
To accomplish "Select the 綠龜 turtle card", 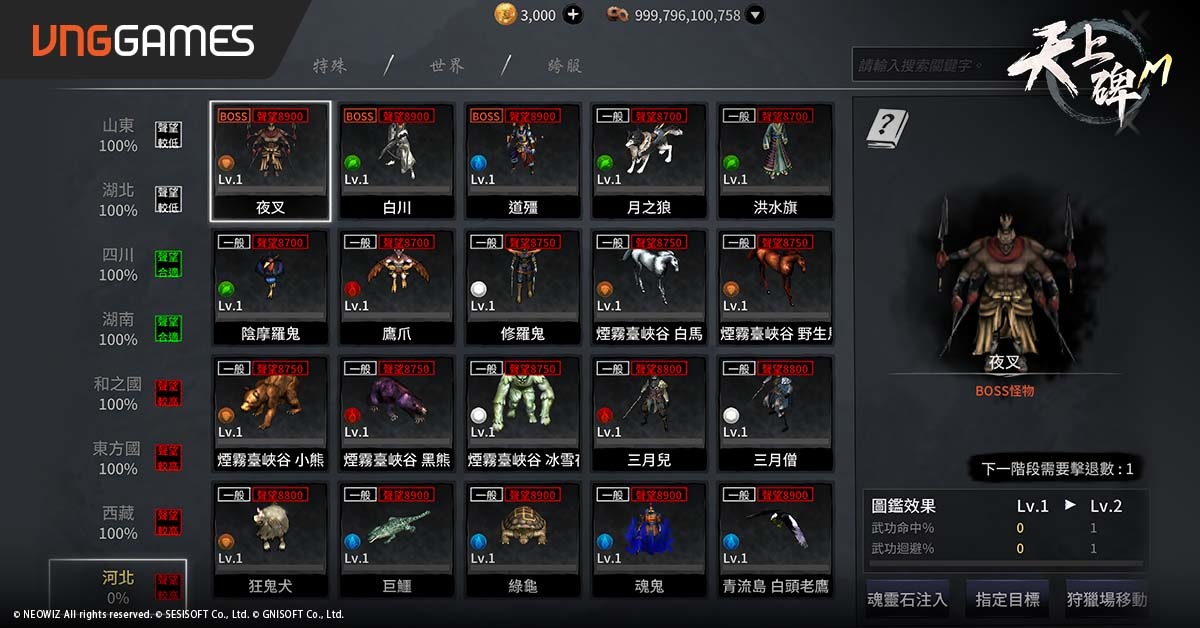I will (x=522, y=540).
